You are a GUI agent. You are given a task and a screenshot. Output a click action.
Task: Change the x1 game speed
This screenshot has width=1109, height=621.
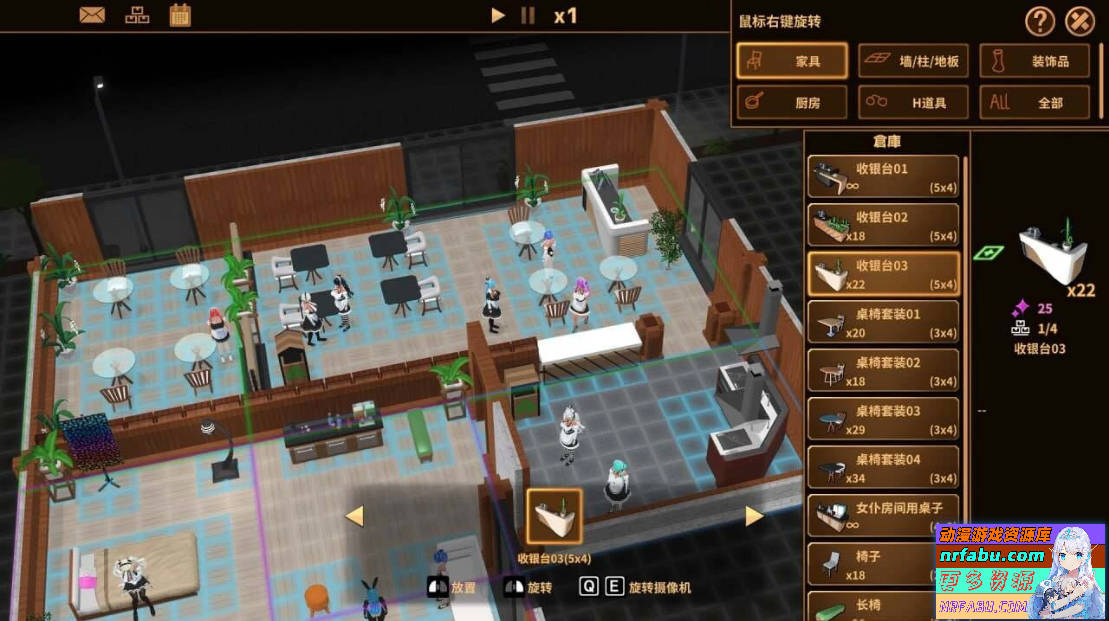pos(566,15)
